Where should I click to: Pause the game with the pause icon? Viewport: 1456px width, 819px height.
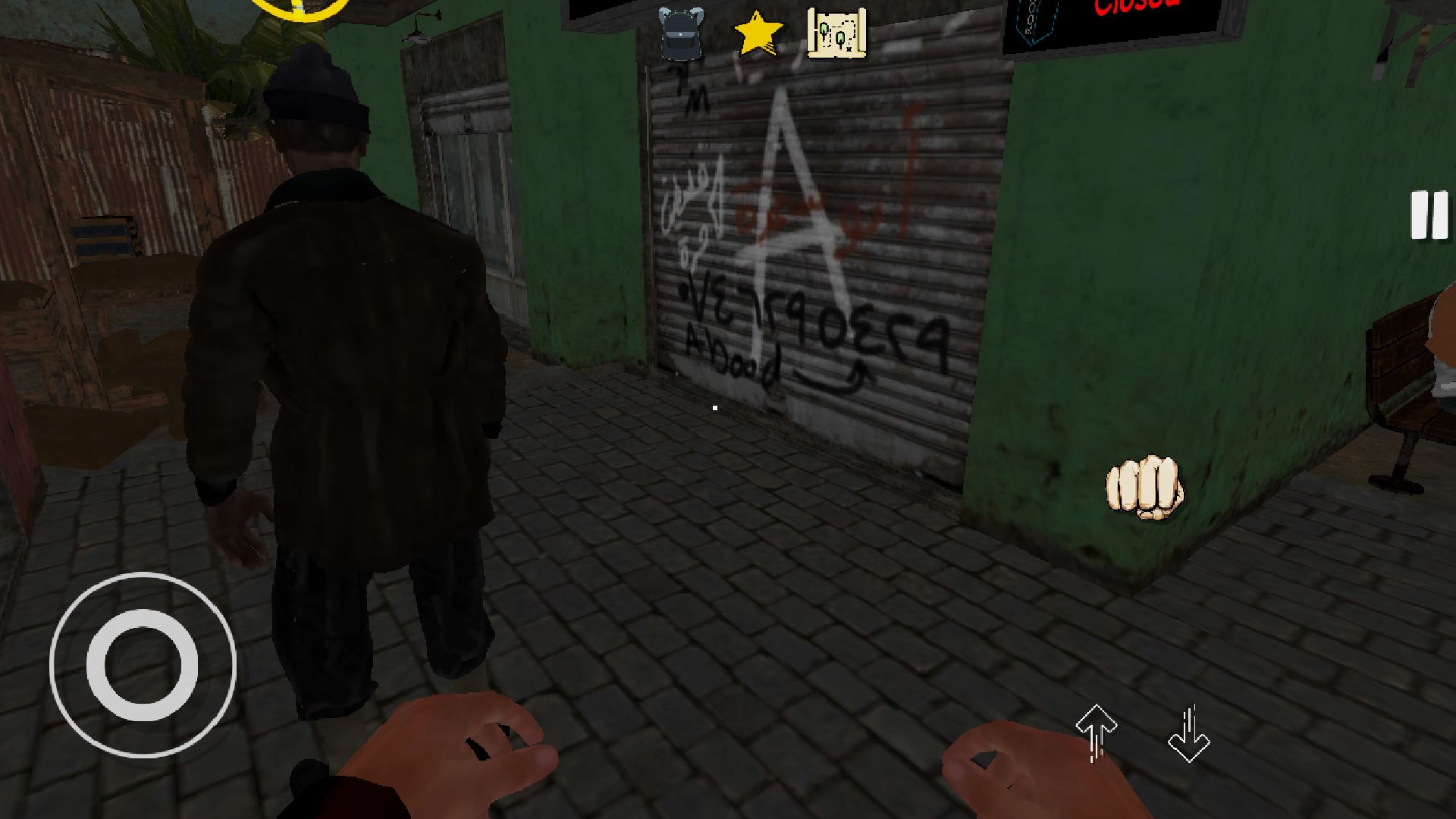coord(1429,215)
